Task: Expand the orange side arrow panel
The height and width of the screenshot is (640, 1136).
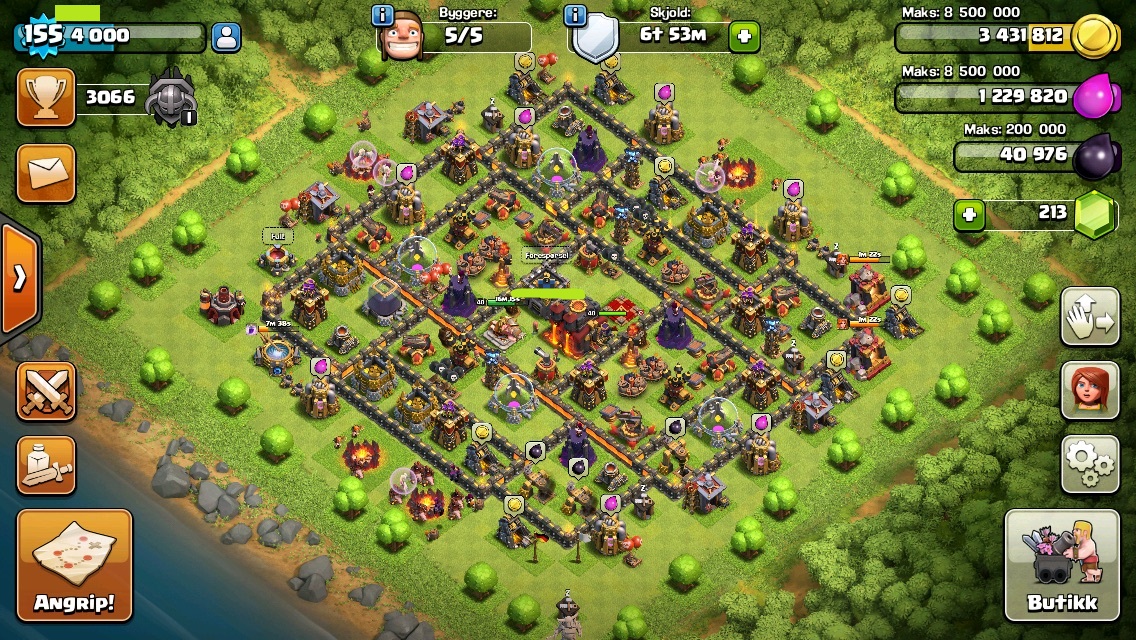Action: pyautogui.click(x=18, y=278)
